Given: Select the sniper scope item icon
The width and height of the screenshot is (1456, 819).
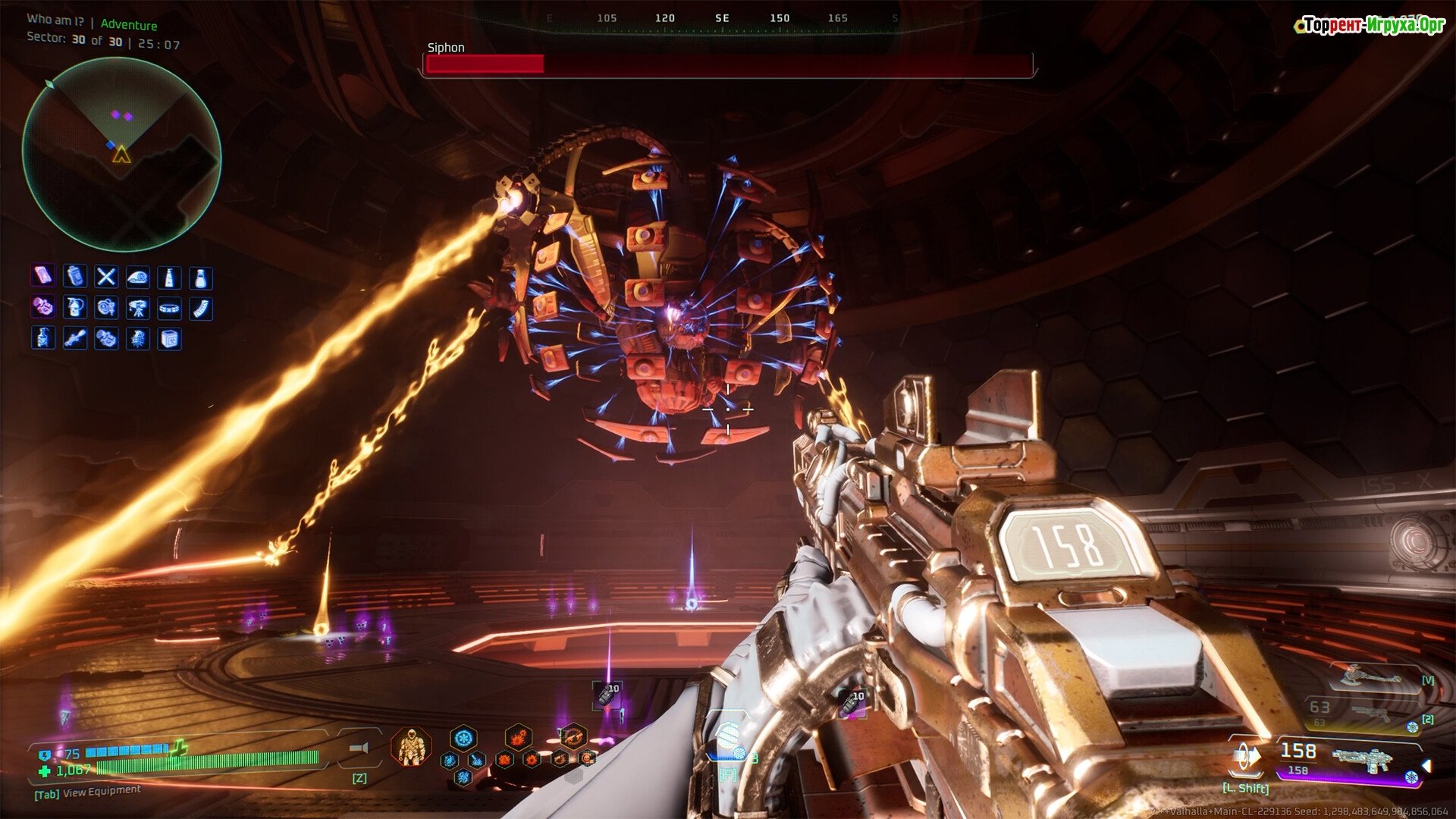Looking at the screenshot, I should tap(74, 338).
